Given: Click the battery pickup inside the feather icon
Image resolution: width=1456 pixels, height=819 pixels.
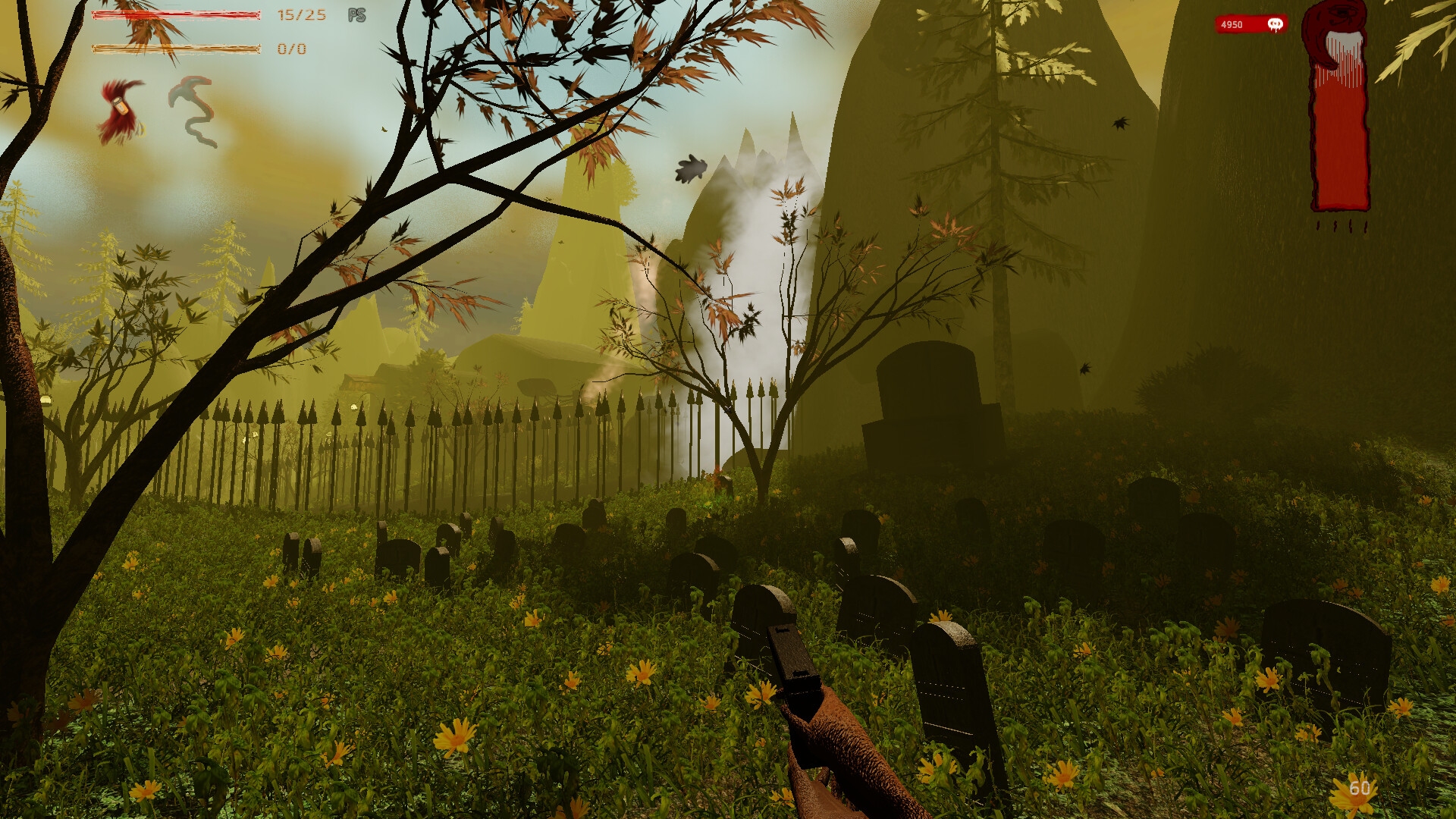Looking at the screenshot, I should click(x=119, y=107).
